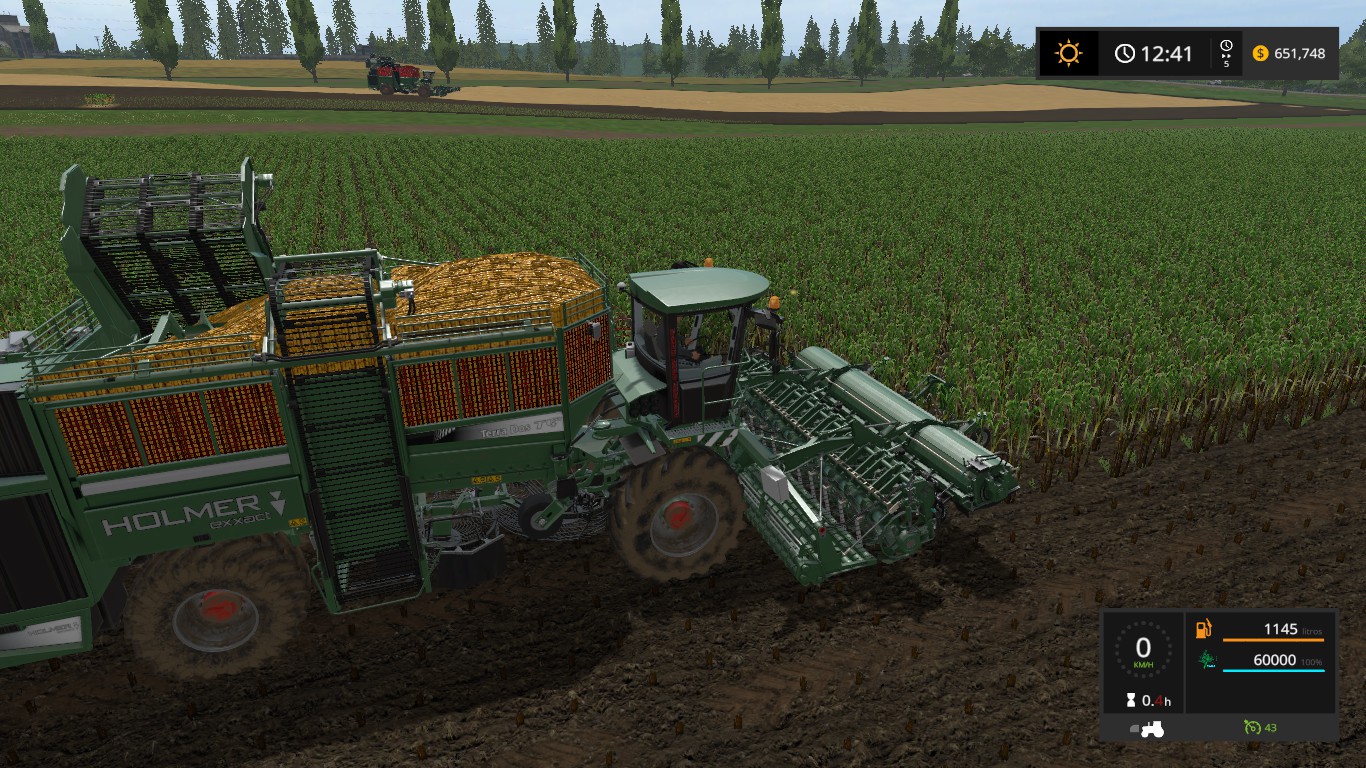1366x768 pixels.
Task: Click the orange fuel pump icon
Action: [x=1201, y=630]
